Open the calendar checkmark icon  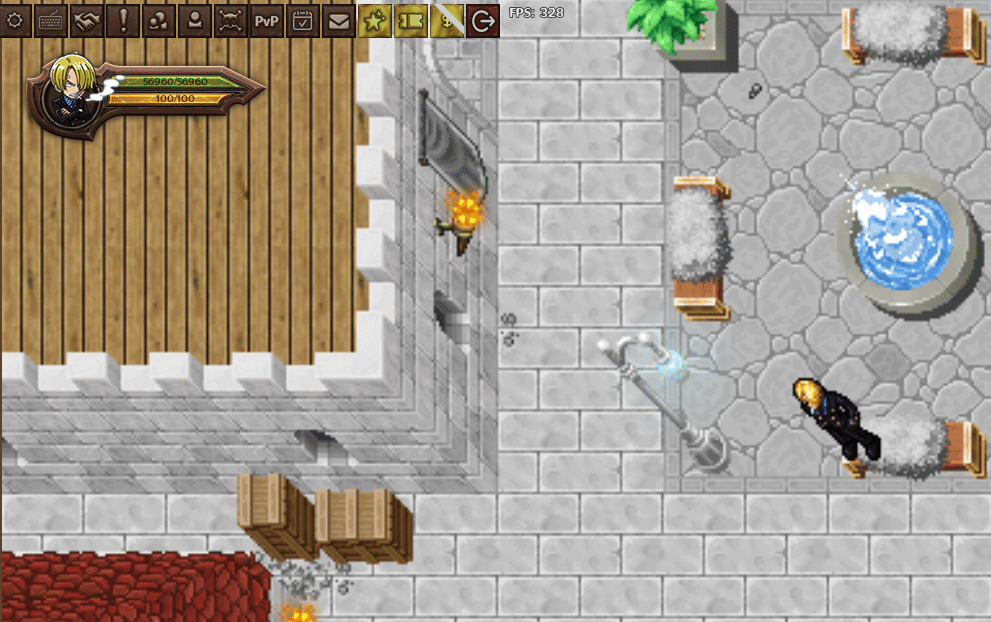pyautogui.click(x=303, y=20)
